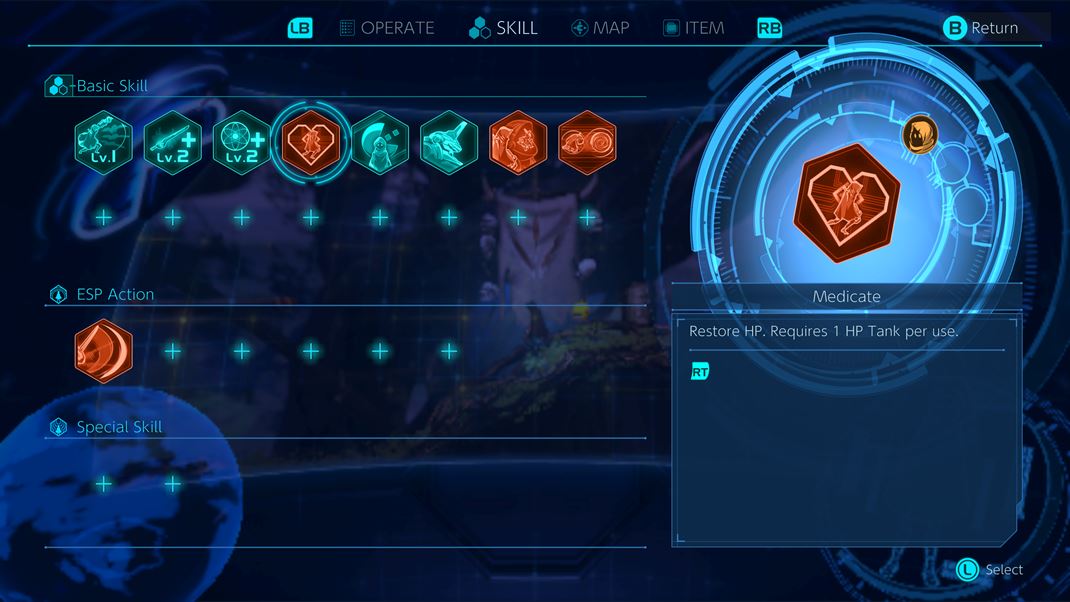Click the gold hooded character badge
This screenshot has height=602, width=1070.
919,136
